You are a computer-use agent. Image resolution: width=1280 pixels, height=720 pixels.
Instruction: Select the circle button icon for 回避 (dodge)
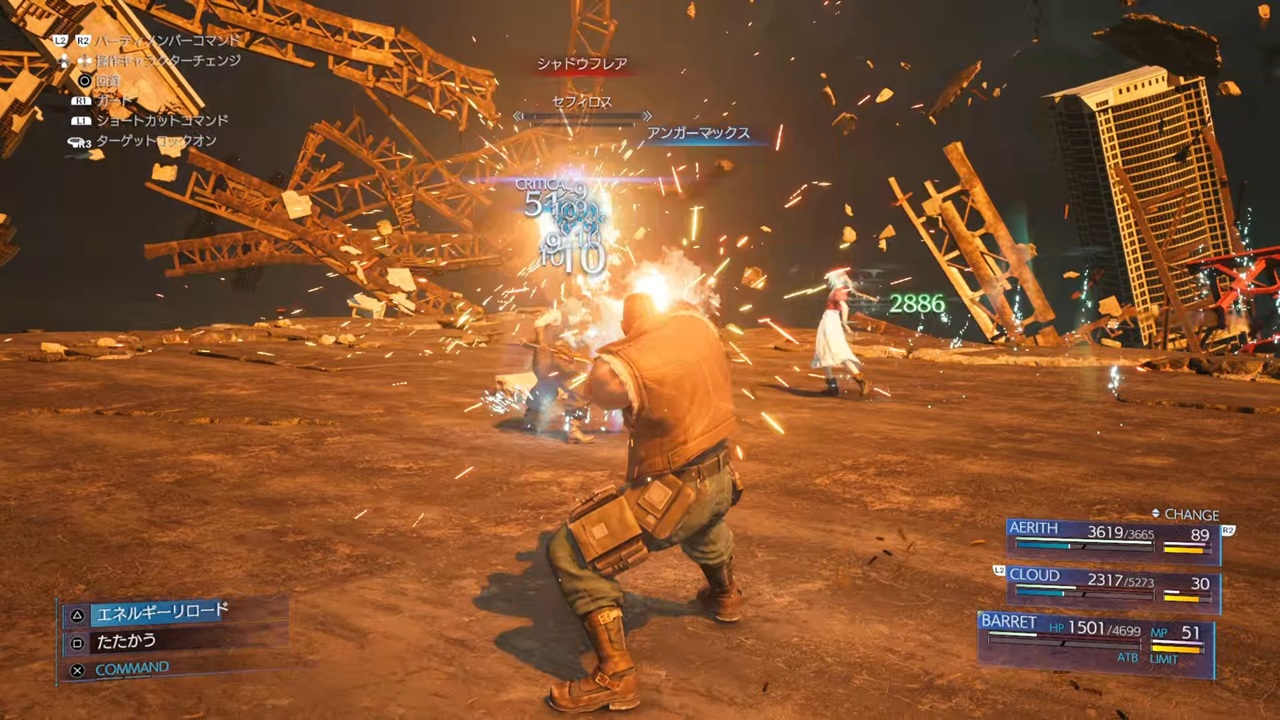pos(84,79)
